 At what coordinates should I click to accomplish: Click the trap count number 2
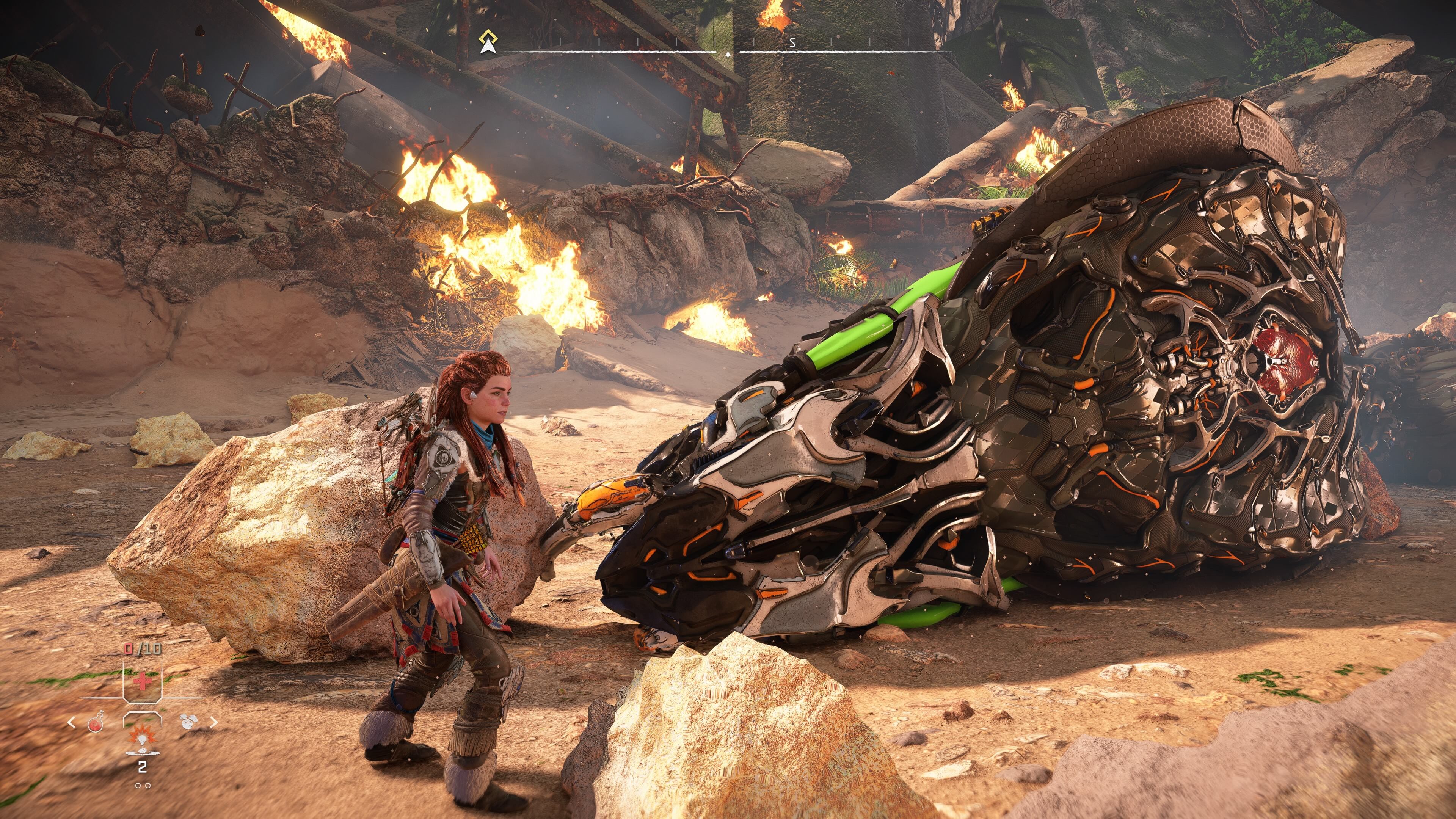pyautogui.click(x=142, y=767)
